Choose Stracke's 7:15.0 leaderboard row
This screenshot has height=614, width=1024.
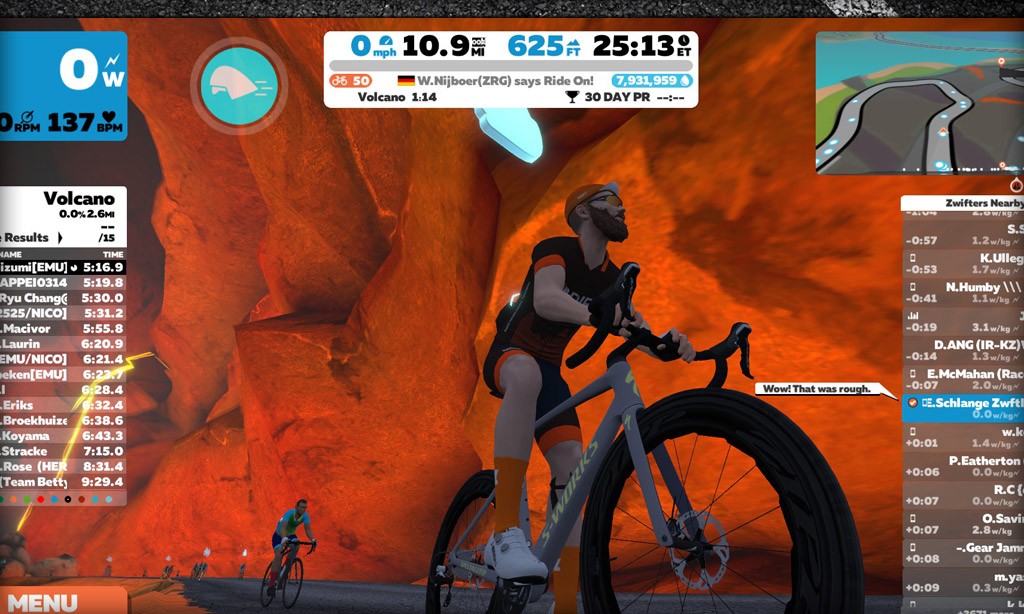pyautogui.click(x=62, y=451)
